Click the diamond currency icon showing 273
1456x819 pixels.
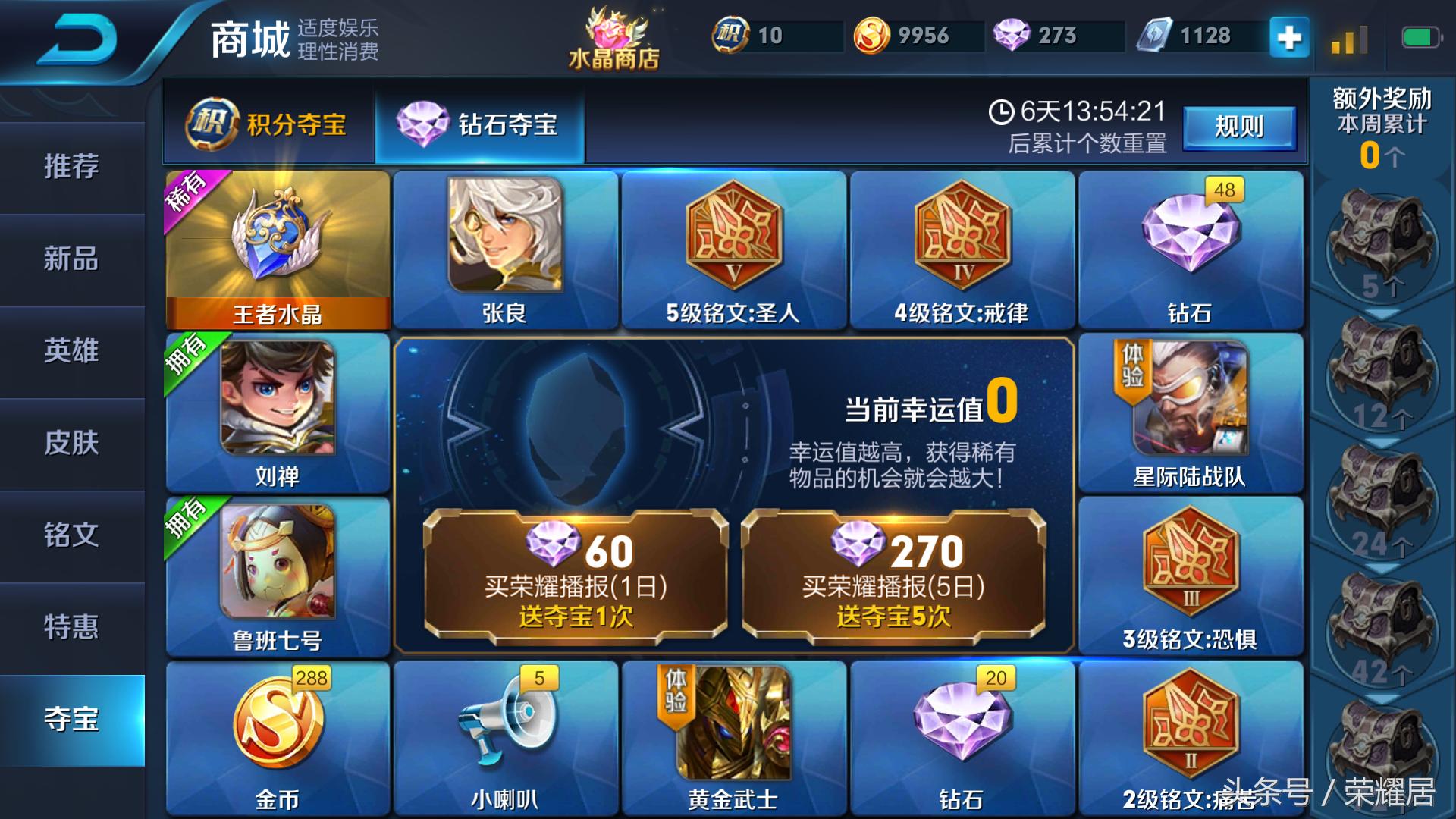(x=1011, y=35)
